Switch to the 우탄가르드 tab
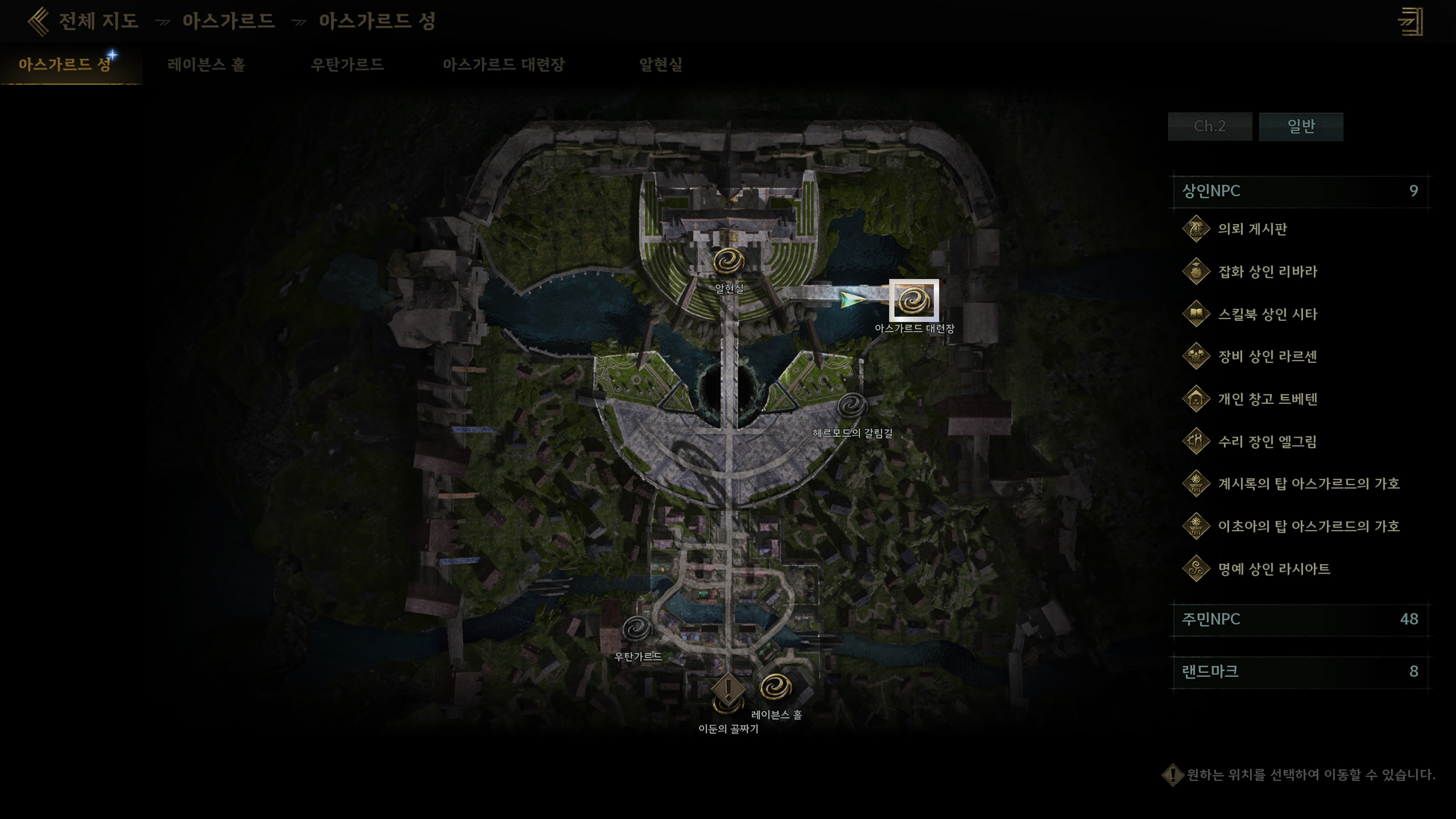 [347, 65]
